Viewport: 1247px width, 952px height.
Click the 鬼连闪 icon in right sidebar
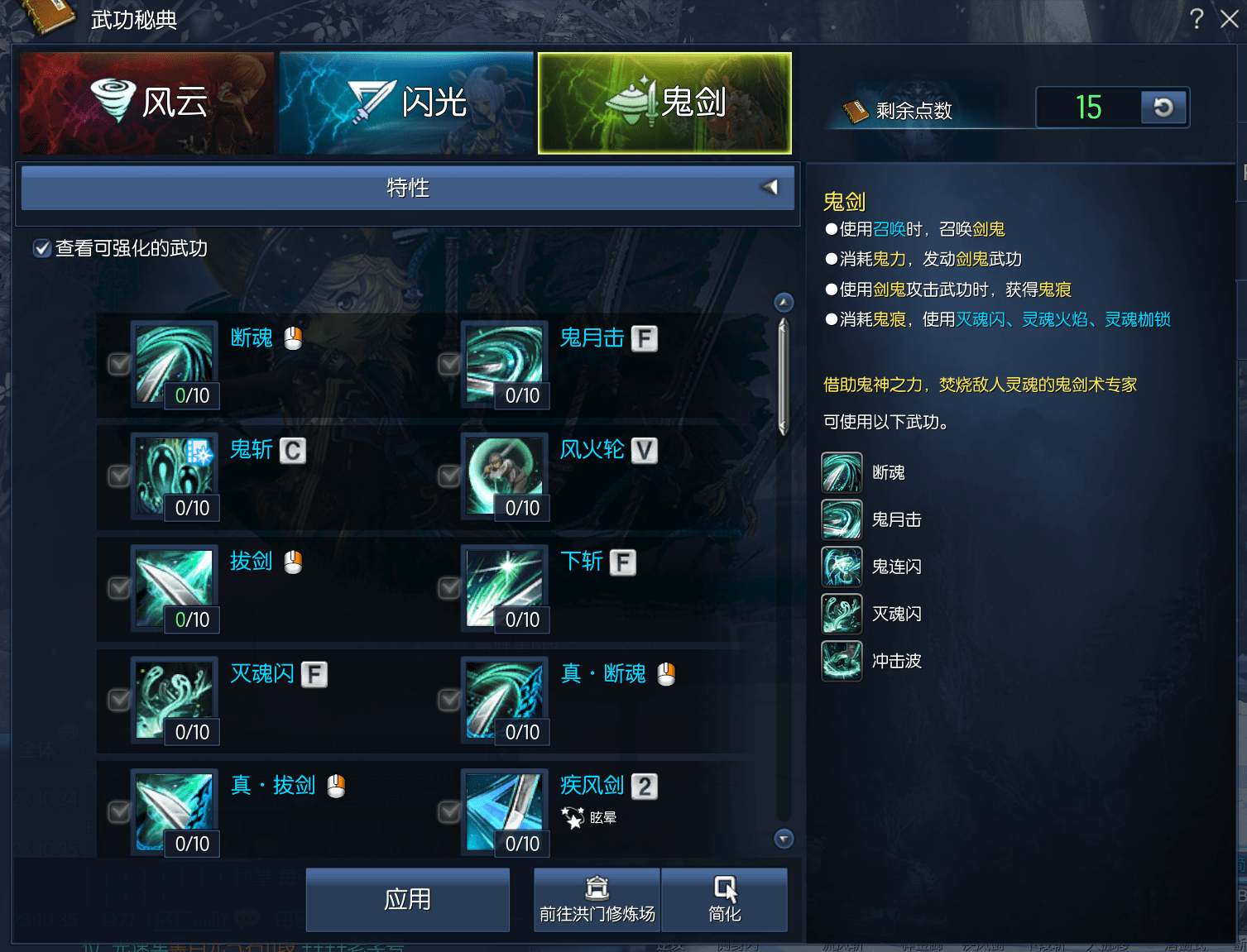pos(842,567)
